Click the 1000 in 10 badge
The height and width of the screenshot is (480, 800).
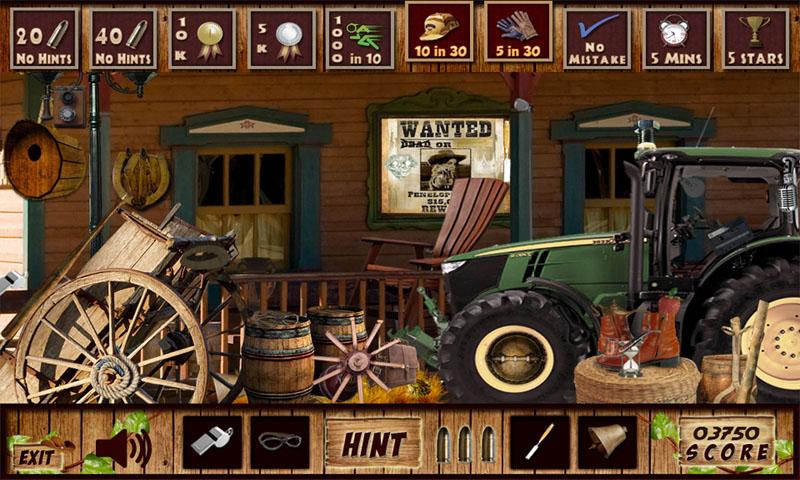click(x=360, y=39)
